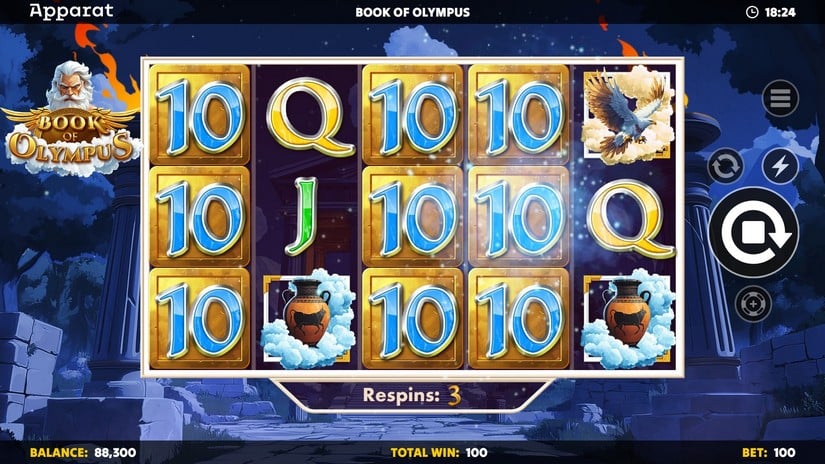Click the large spin stop button

(x=753, y=232)
